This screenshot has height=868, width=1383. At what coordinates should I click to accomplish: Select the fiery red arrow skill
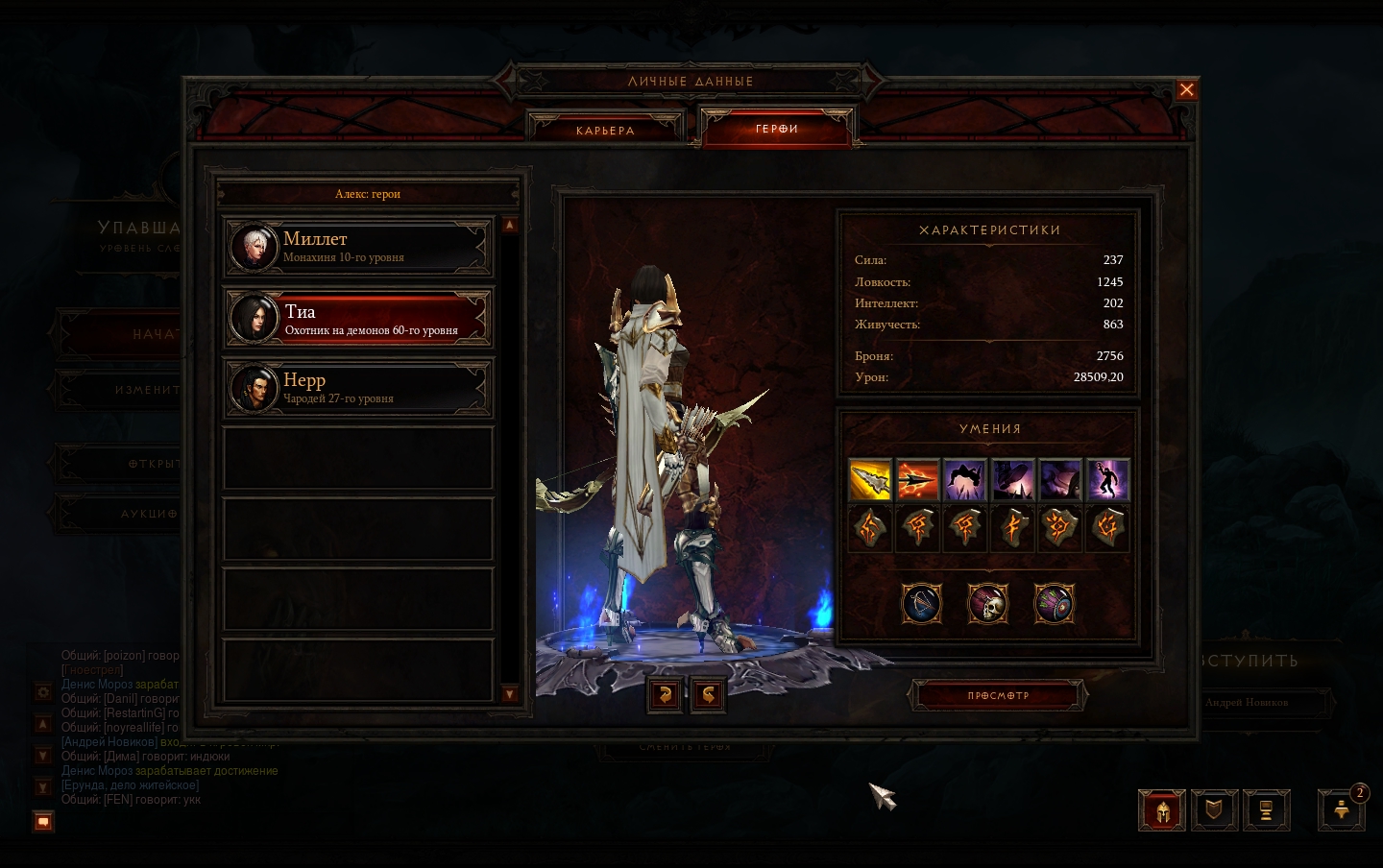[x=917, y=480]
